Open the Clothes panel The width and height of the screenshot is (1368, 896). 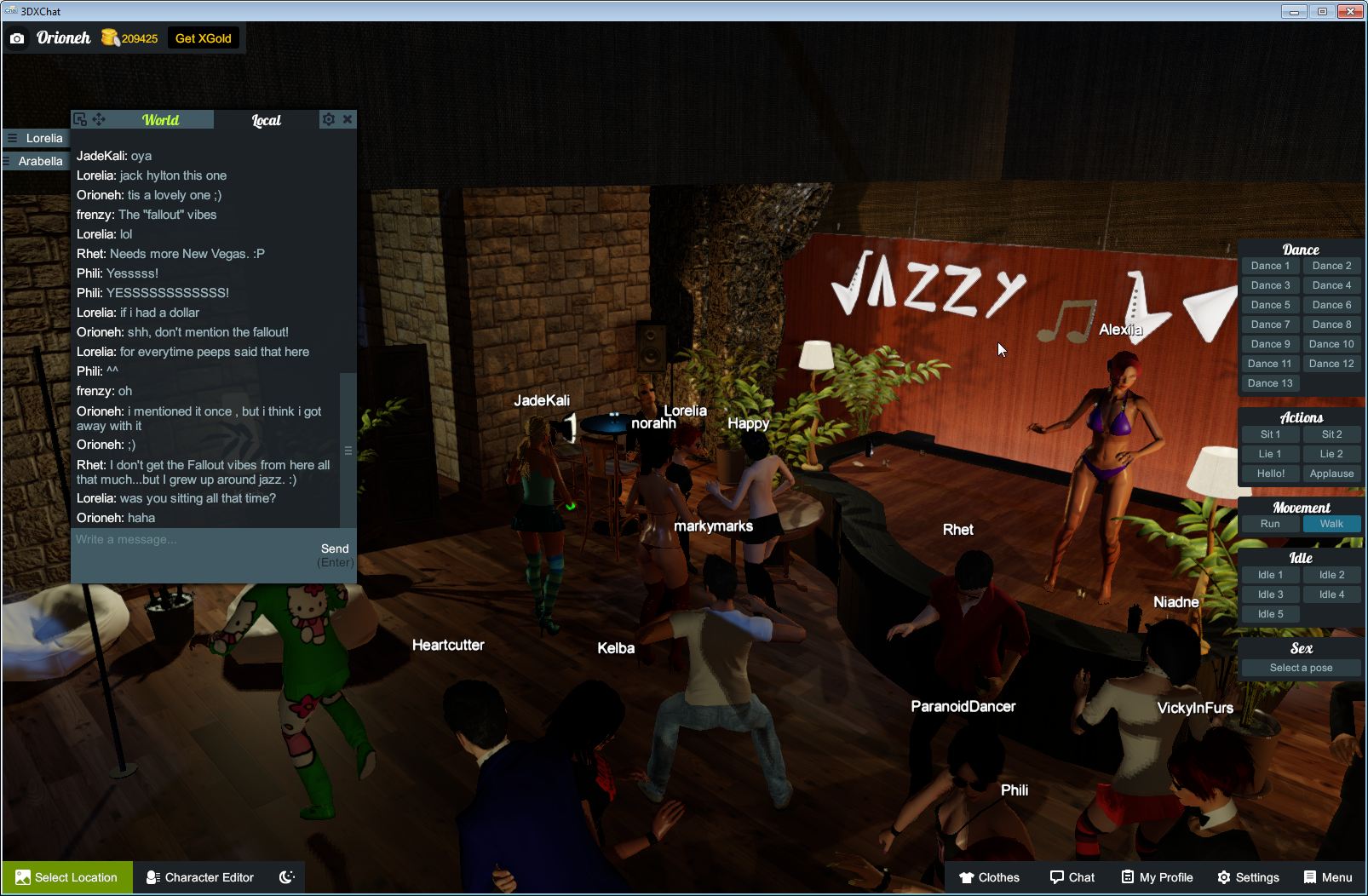991,876
